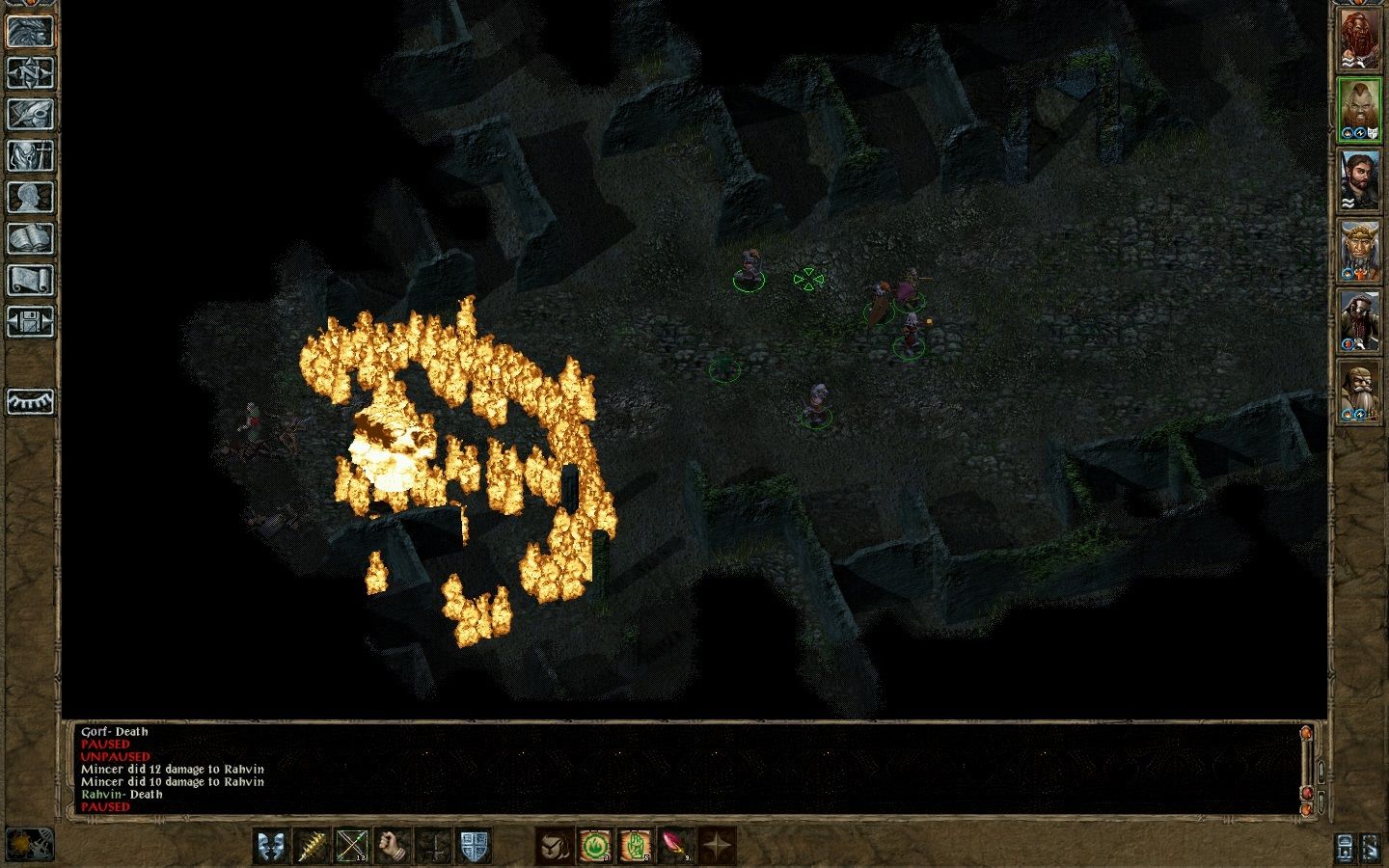1389x868 pixels.
Task: Open the journal with the quill button
Action: (30, 115)
